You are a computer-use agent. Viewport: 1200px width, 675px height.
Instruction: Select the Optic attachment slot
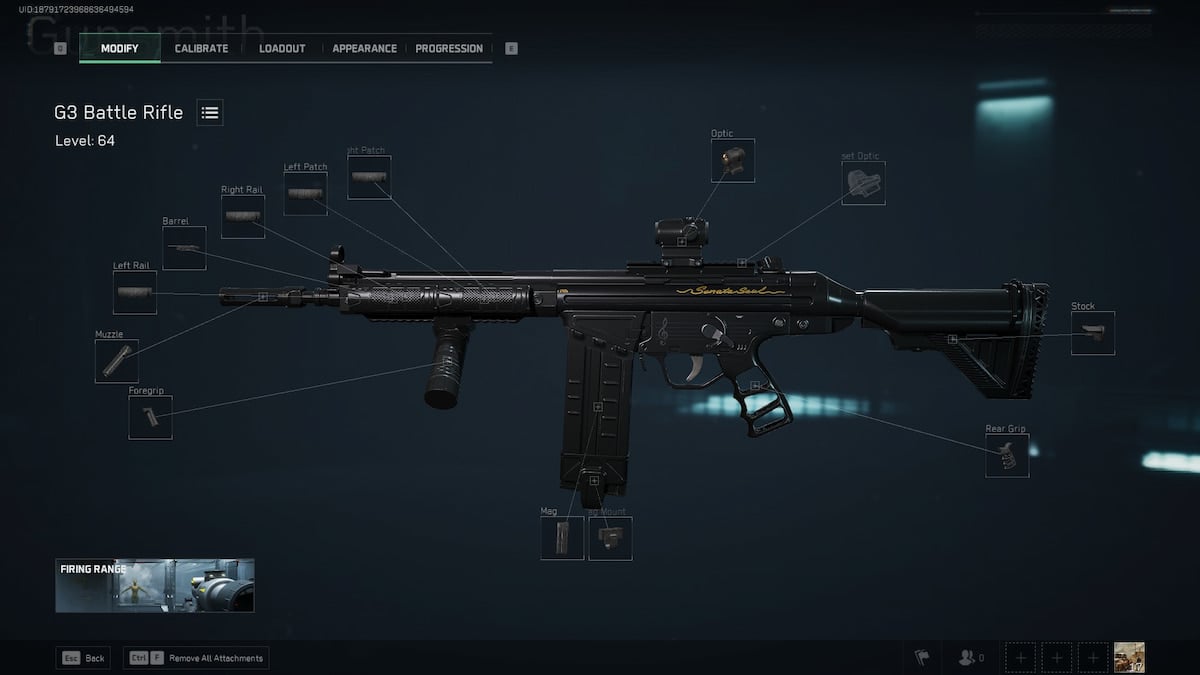(732, 161)
